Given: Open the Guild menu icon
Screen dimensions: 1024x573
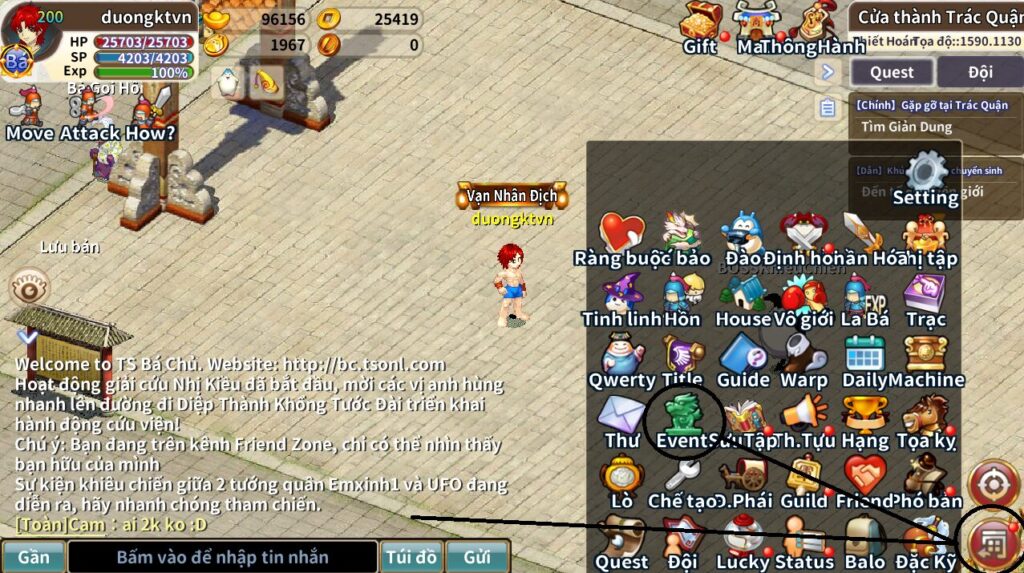Looking at the screenshot, I should (x=803, y=479).
